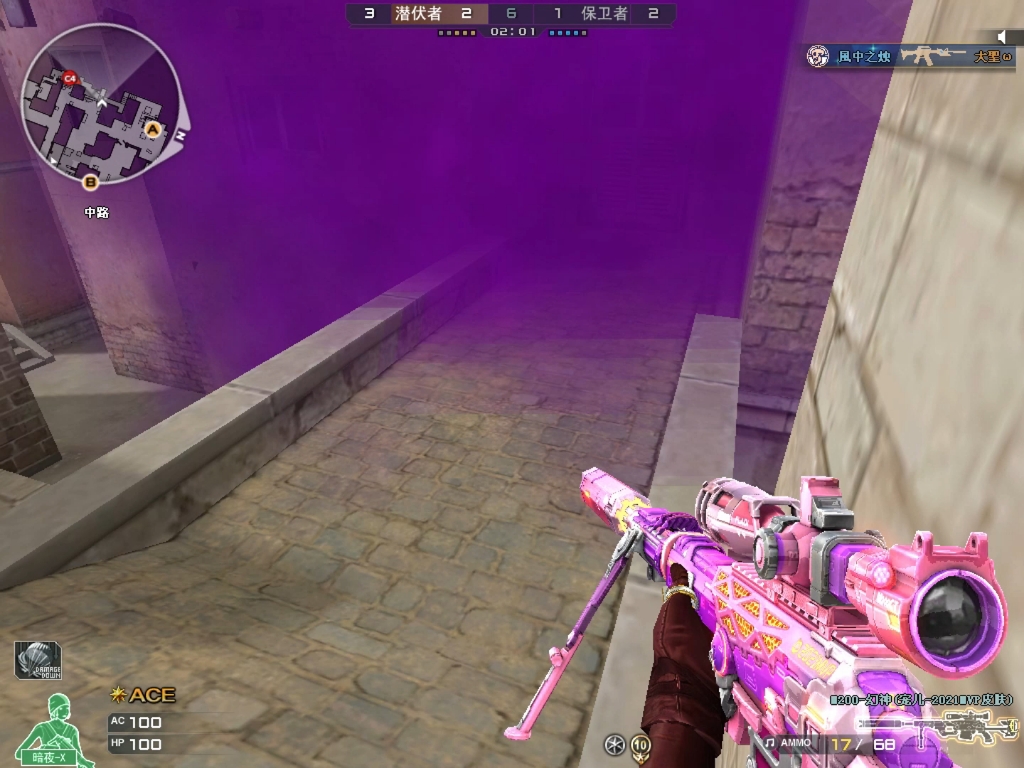Click the gold ACE badge
This screenshot has height=768, width=1024.
point(143,694)
